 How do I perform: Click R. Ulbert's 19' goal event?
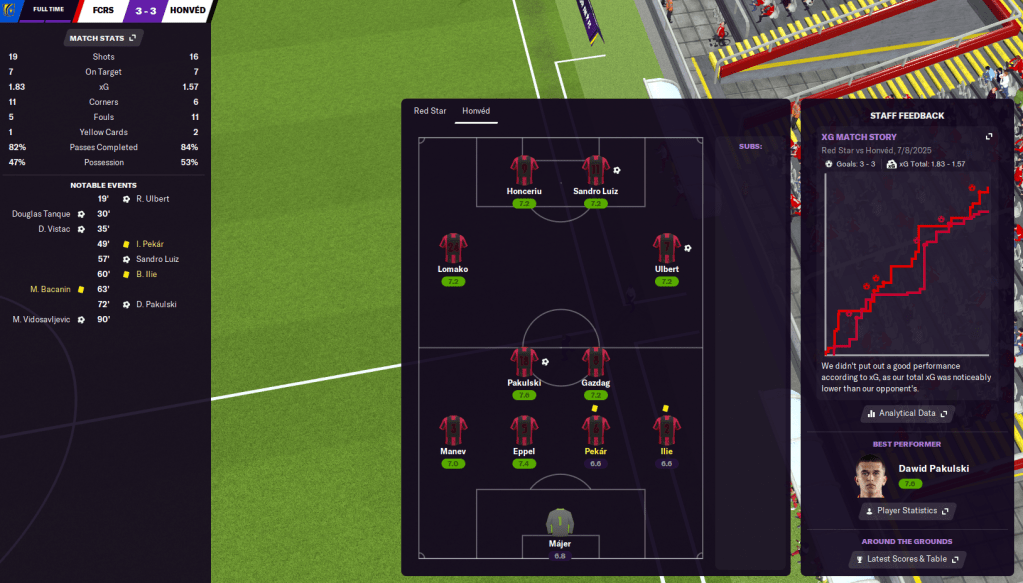(152, 199)
